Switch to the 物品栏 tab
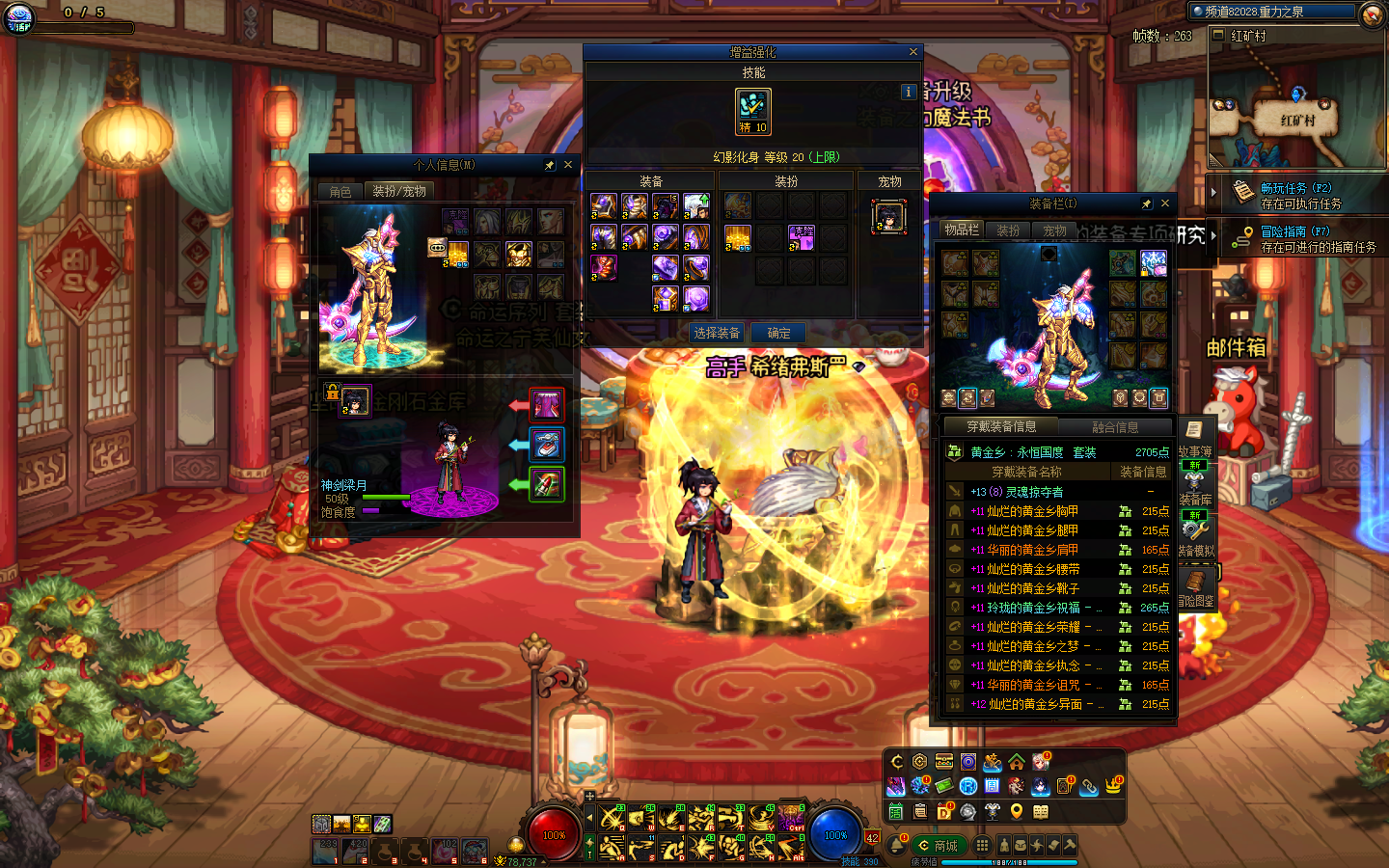Viewport: 1389px width, 868px height. coord(962,231)
